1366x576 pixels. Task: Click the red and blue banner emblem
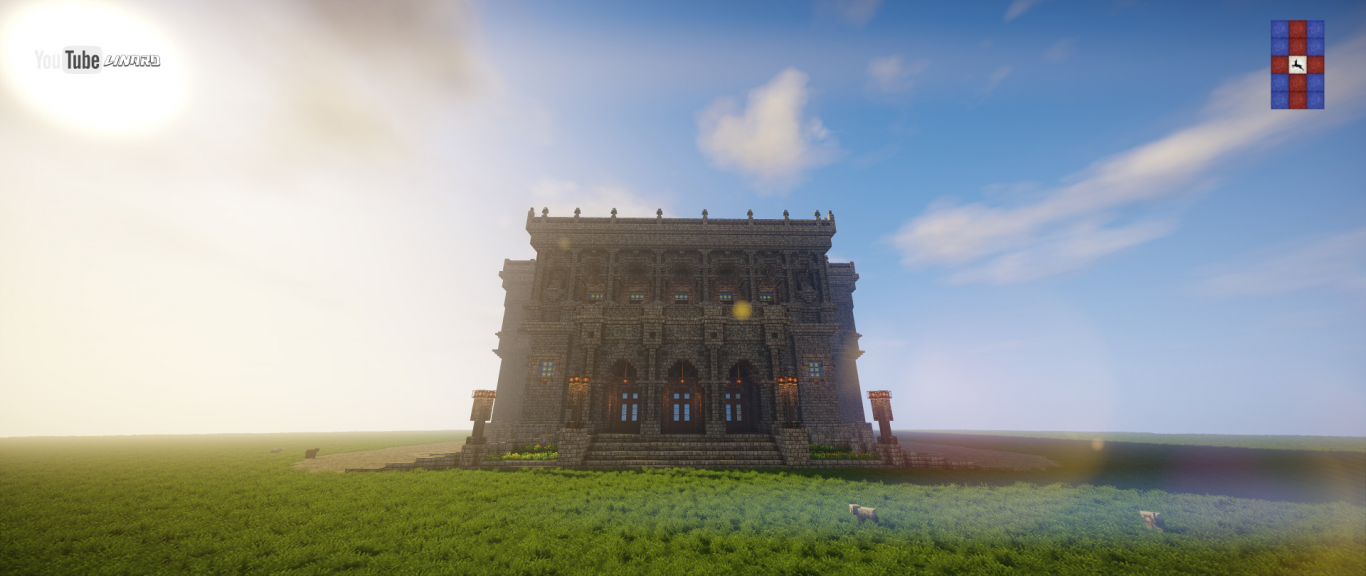[x=1297, y=64]
